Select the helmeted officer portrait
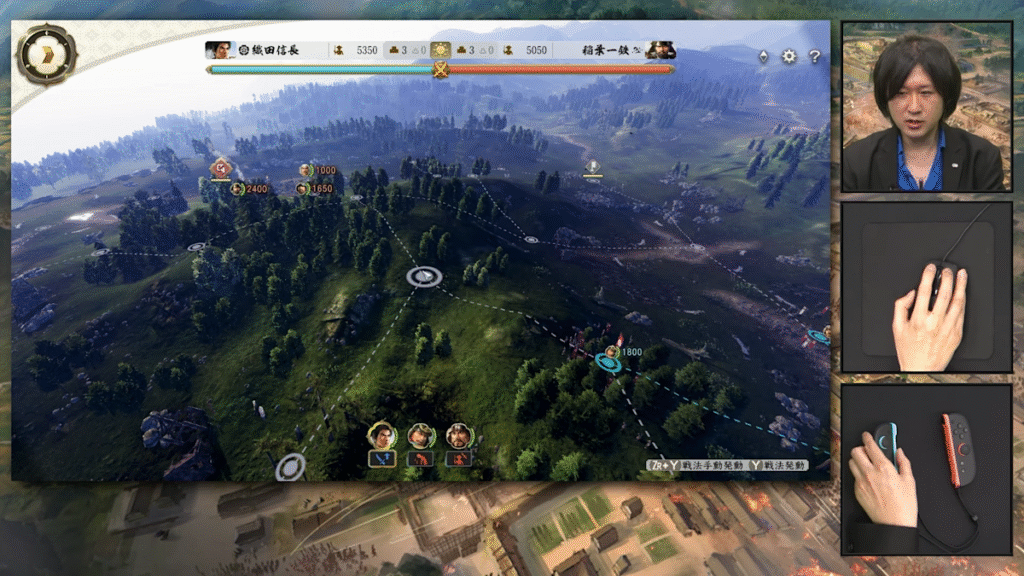 click(459, 436)
